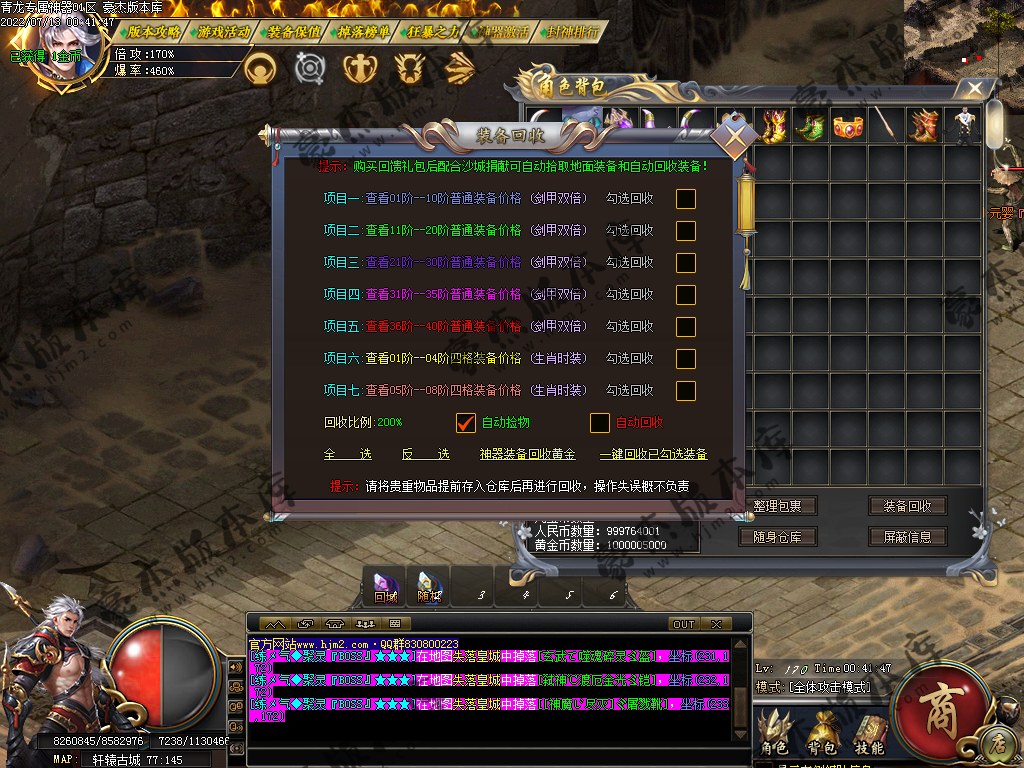Click the 屏蔽信息 block-messages button
This screenshot has width=1024, height=768.
click(907, 537)
